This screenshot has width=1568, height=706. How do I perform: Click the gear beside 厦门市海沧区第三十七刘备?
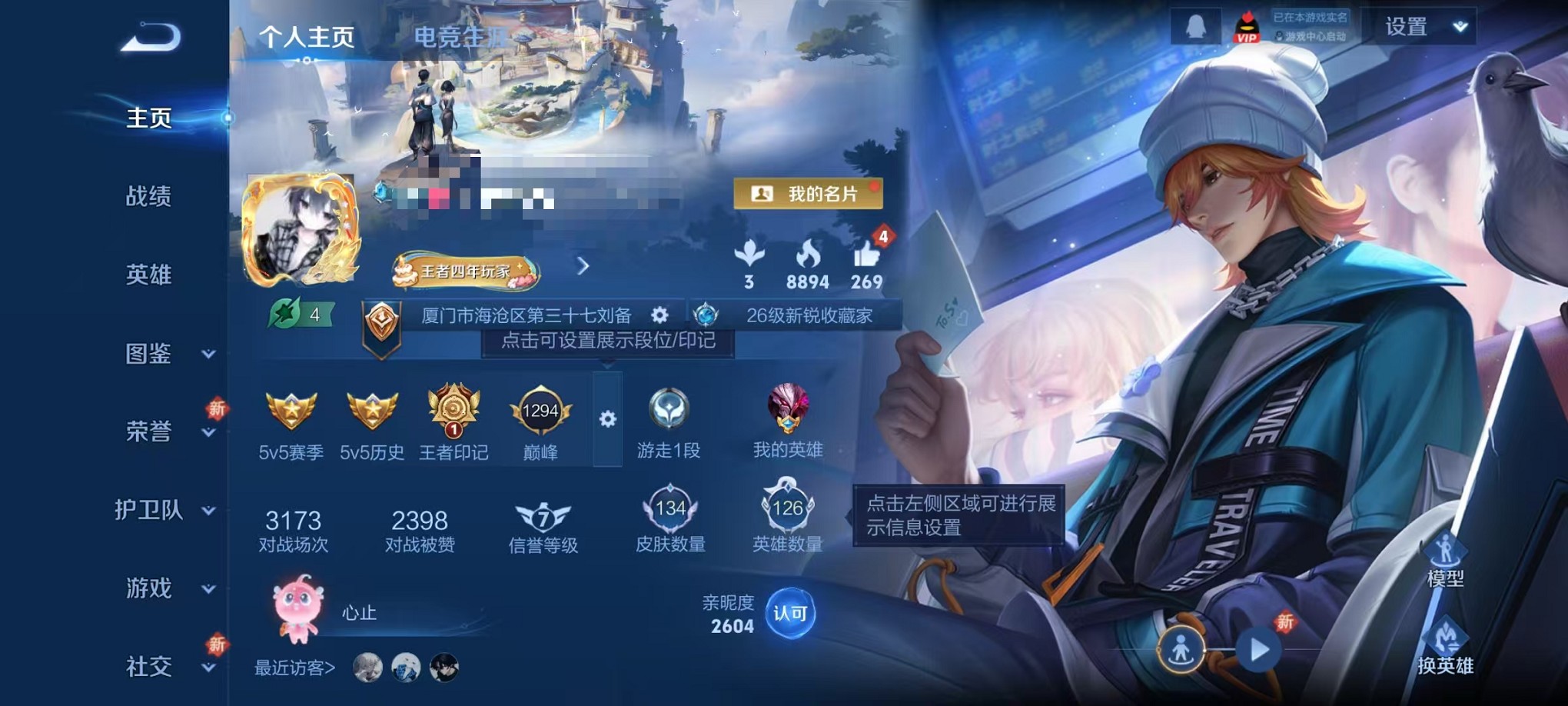(659, 315)
